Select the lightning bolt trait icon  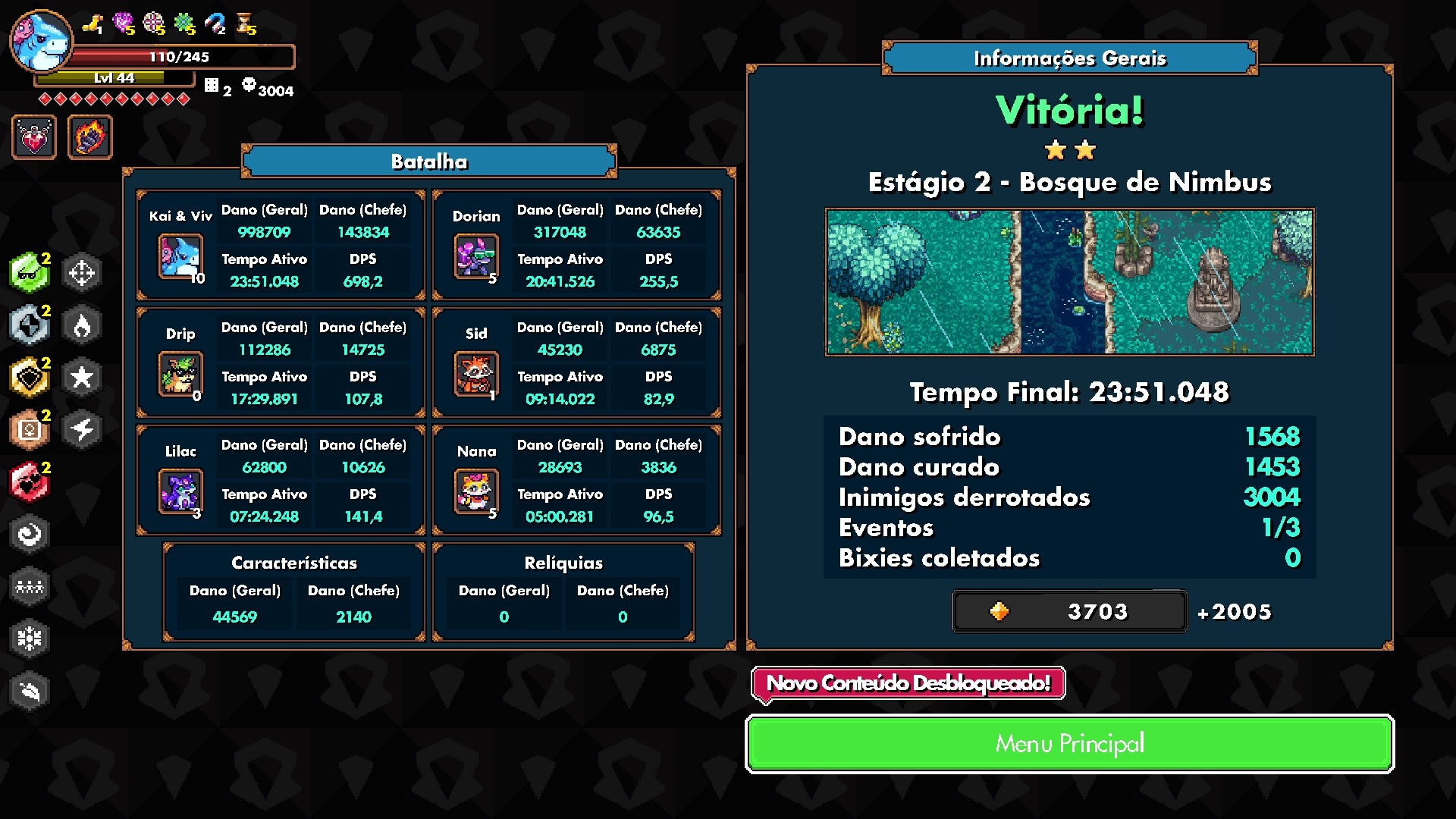(x=82, y=429)
